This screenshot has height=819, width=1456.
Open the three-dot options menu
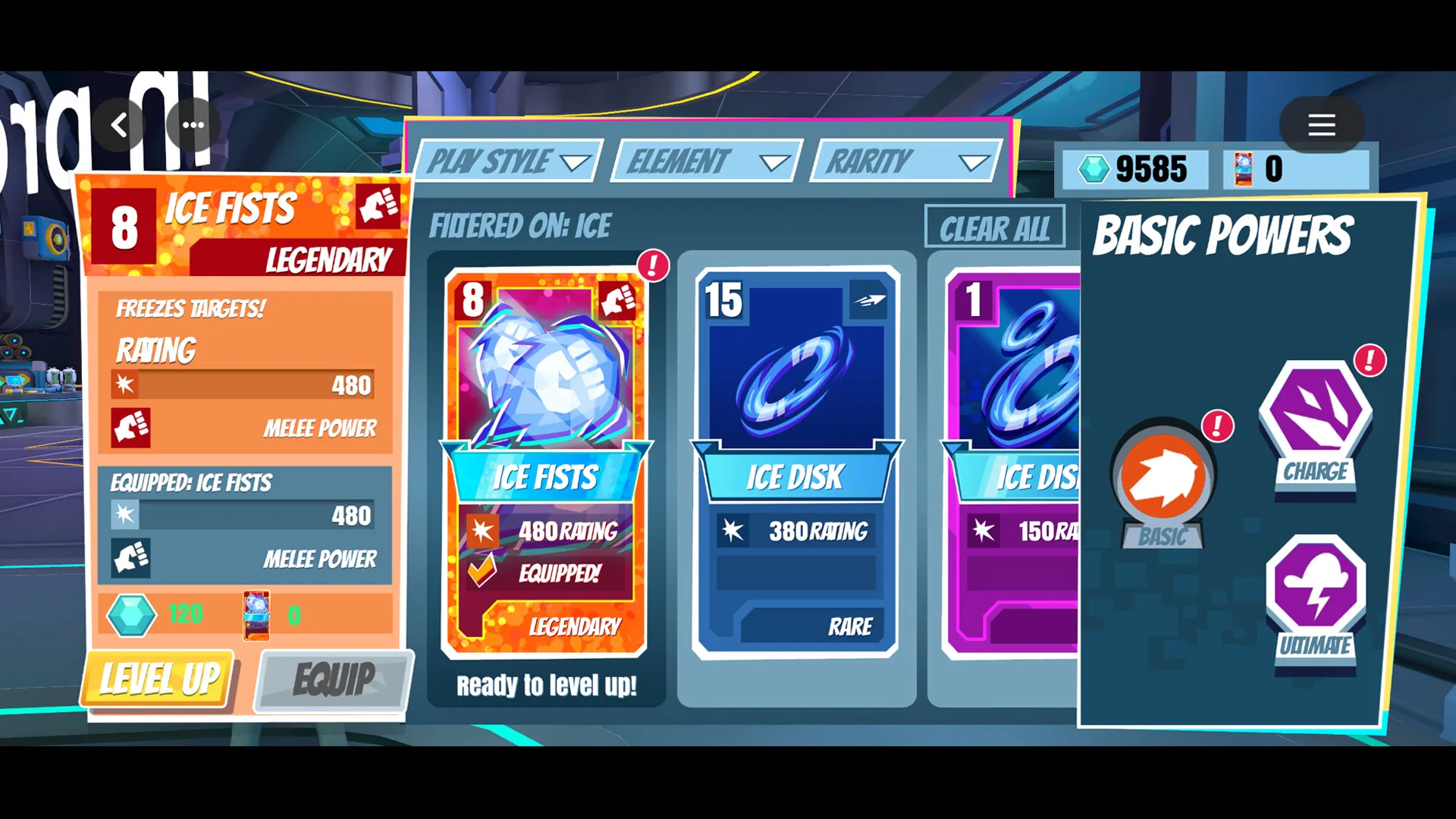click(x=193, y=125)
